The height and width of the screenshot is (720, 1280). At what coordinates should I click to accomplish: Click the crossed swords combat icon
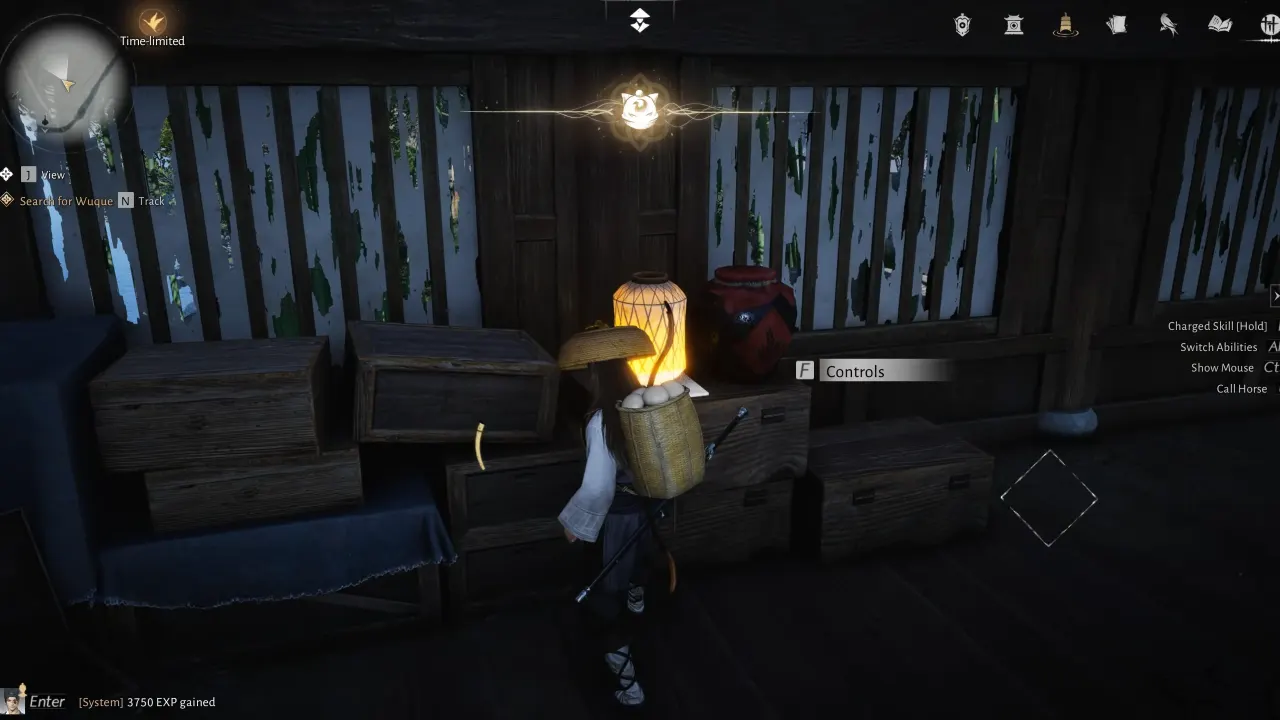pos(1271,25)
